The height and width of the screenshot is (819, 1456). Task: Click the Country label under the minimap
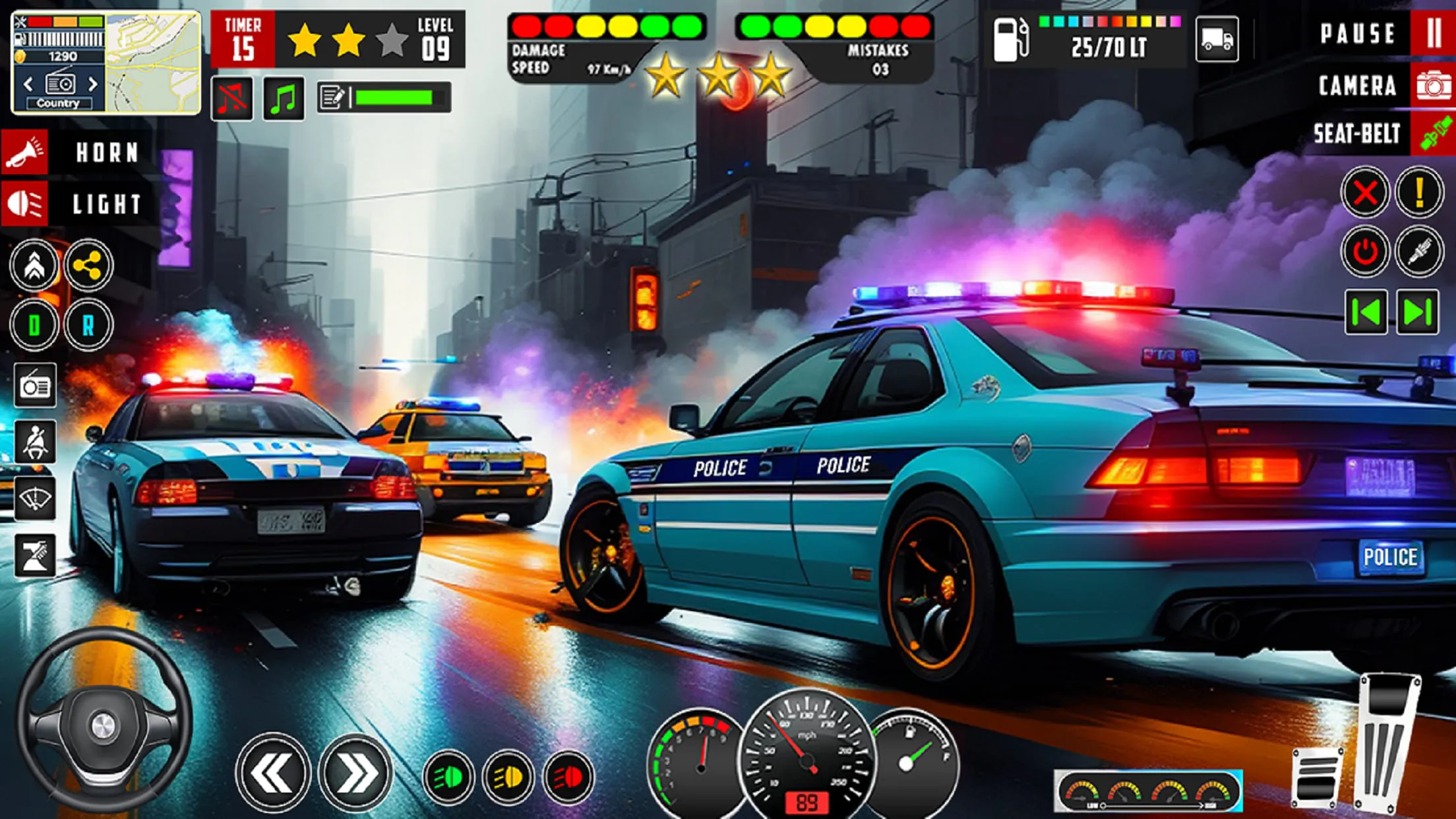[x=59, y=103]
